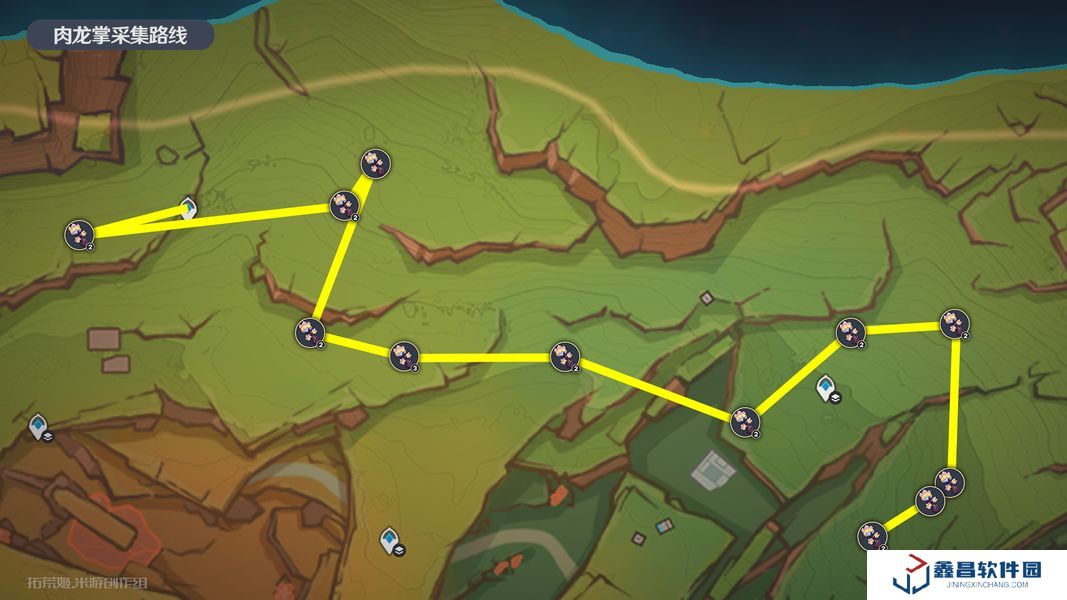Click the teleport waypoint on the yellow route
Screen dimensions: 1067x600
click(x=187, y=208)
